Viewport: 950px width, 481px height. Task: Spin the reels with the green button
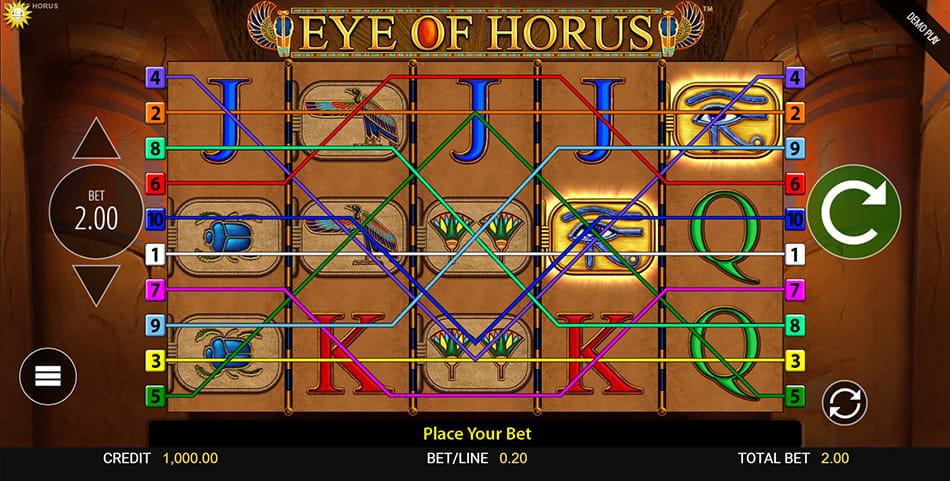point(854,212)
